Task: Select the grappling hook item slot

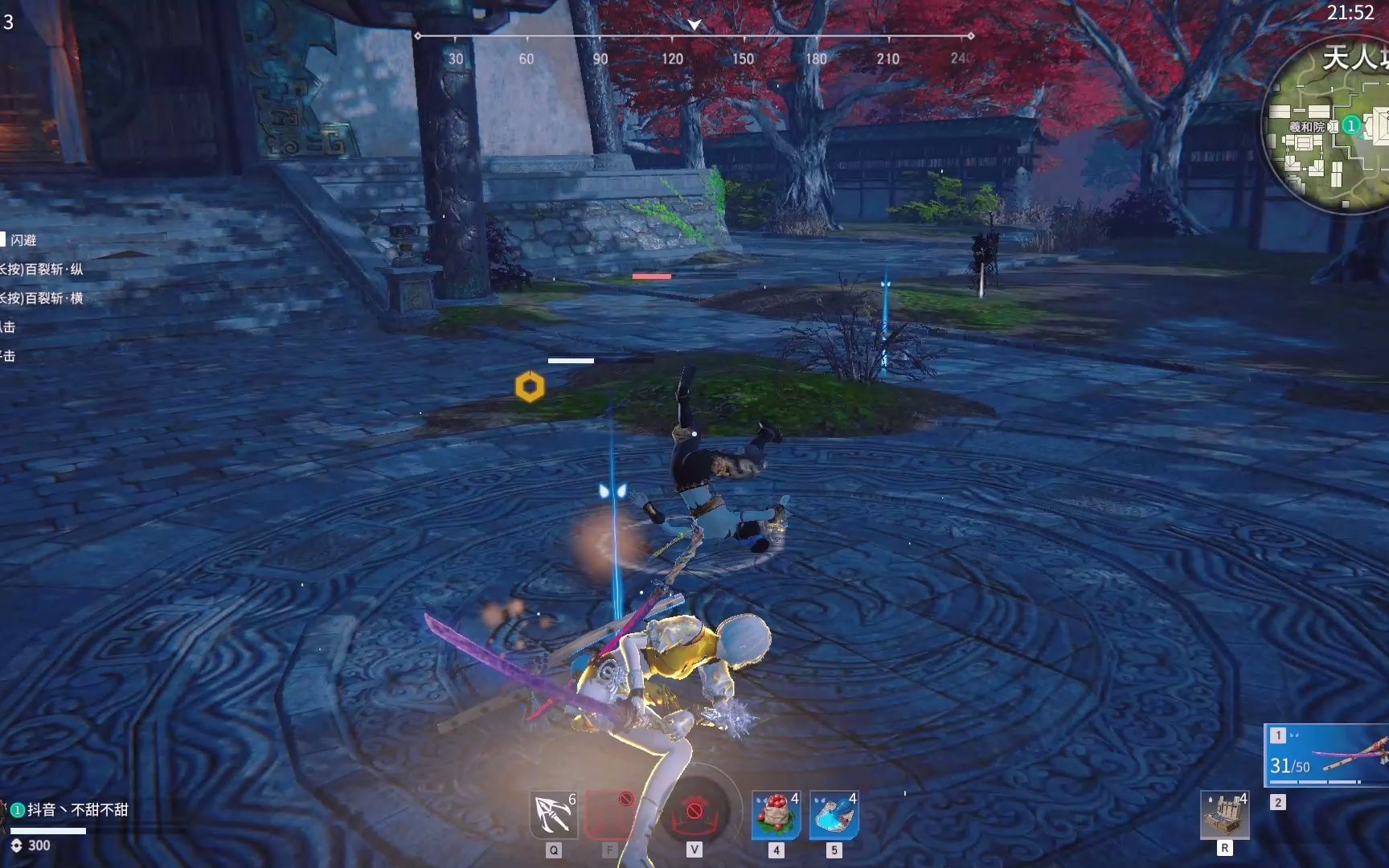Action: click(554, 815)
